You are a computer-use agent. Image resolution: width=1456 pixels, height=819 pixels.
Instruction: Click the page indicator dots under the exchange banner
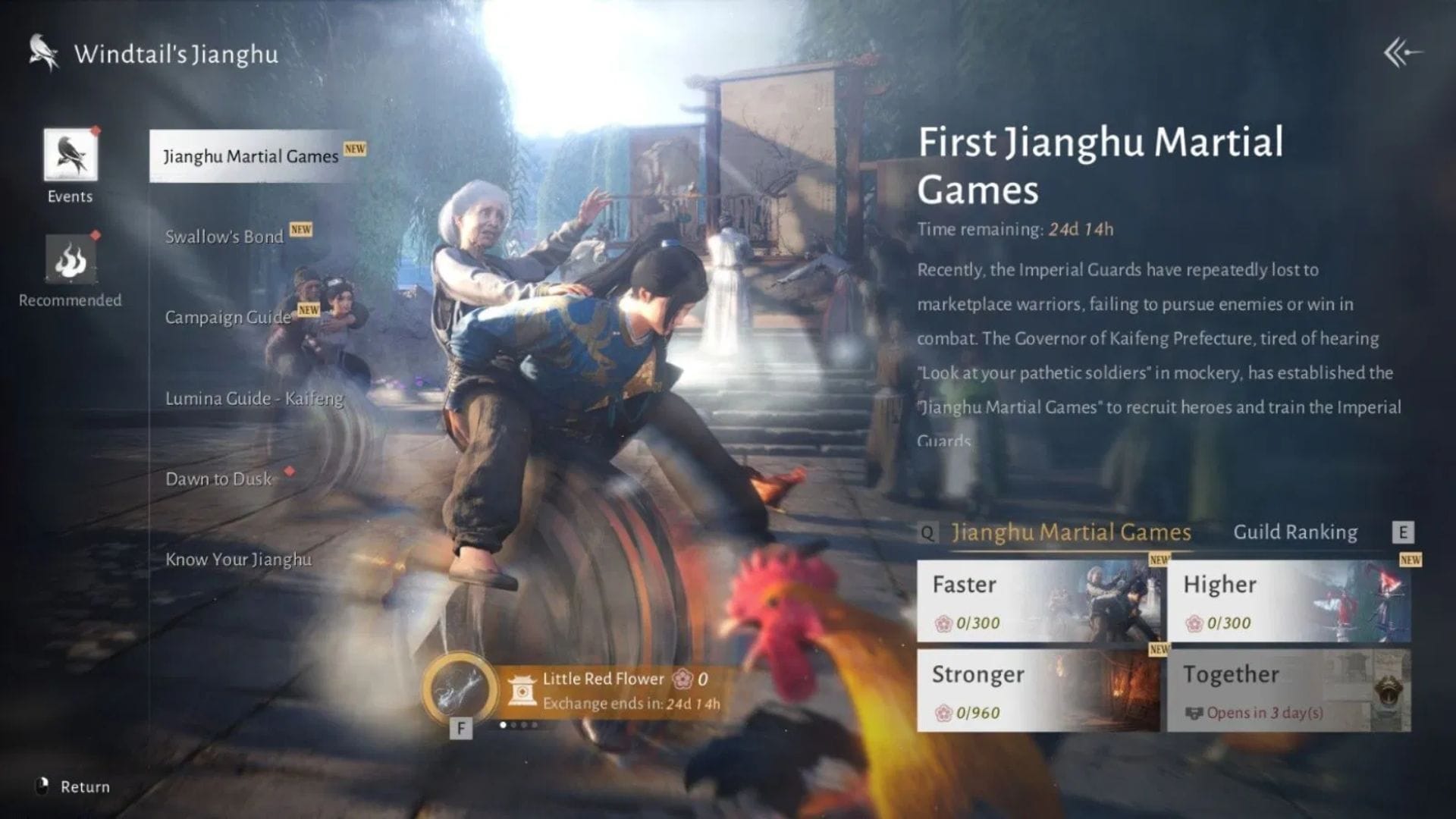click(519, 726)
